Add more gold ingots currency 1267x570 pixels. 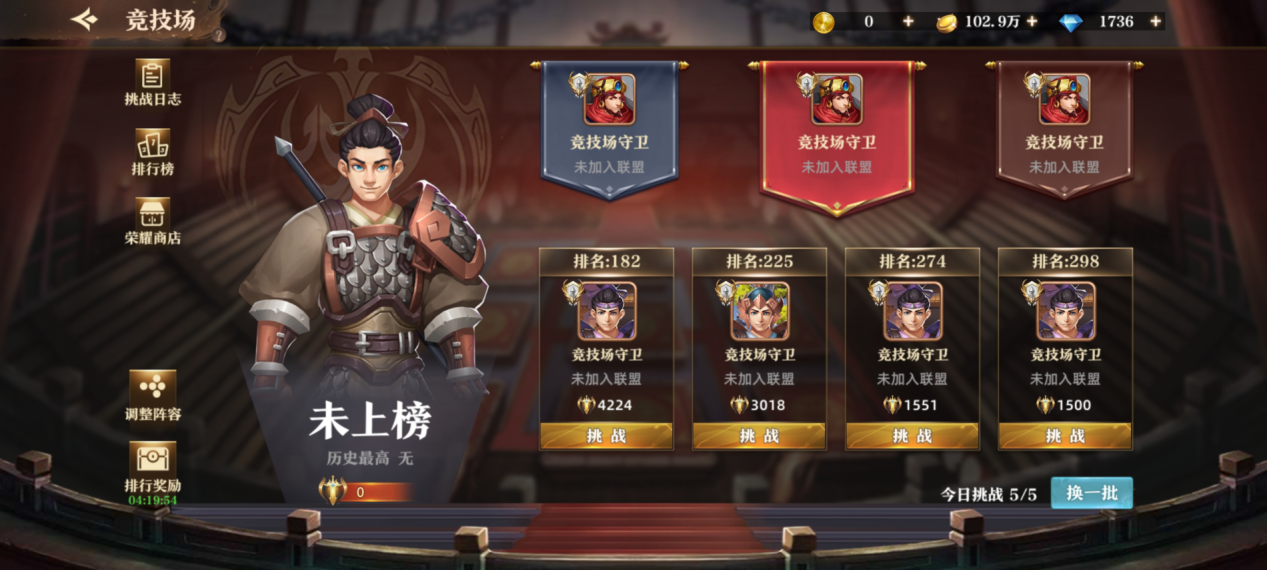click(x=1031, y=21)
